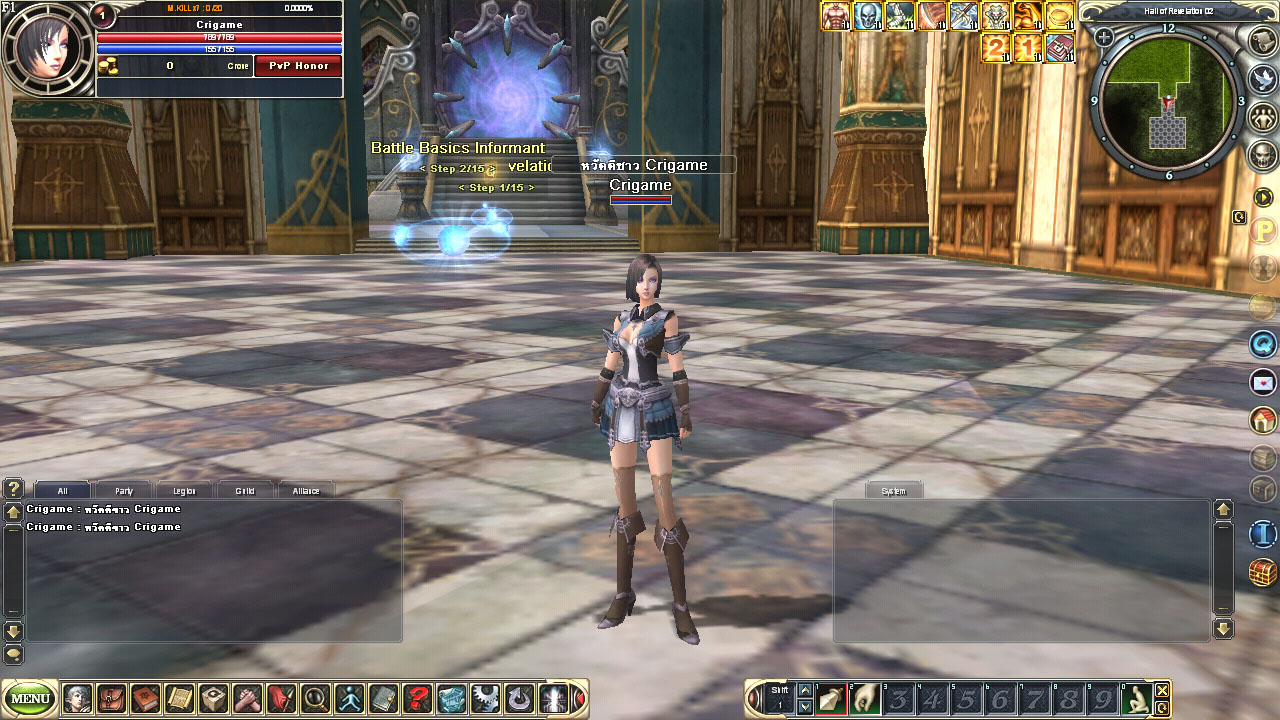Select the Legion chat tab
1280x720 pixels.
184,491
